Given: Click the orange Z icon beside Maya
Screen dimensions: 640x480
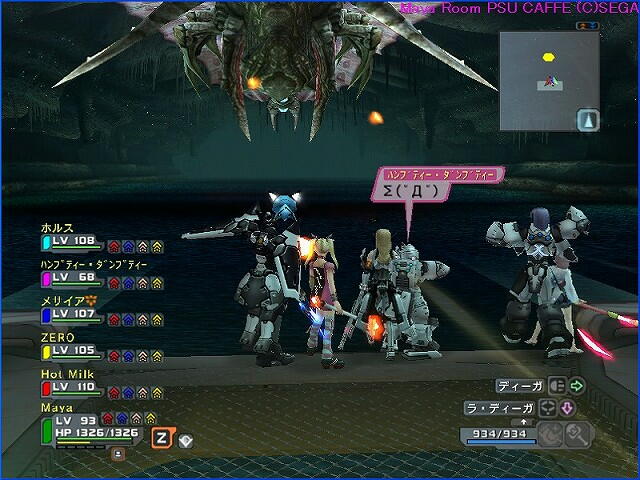Looking at the screenshot, I should pos(160,437).
